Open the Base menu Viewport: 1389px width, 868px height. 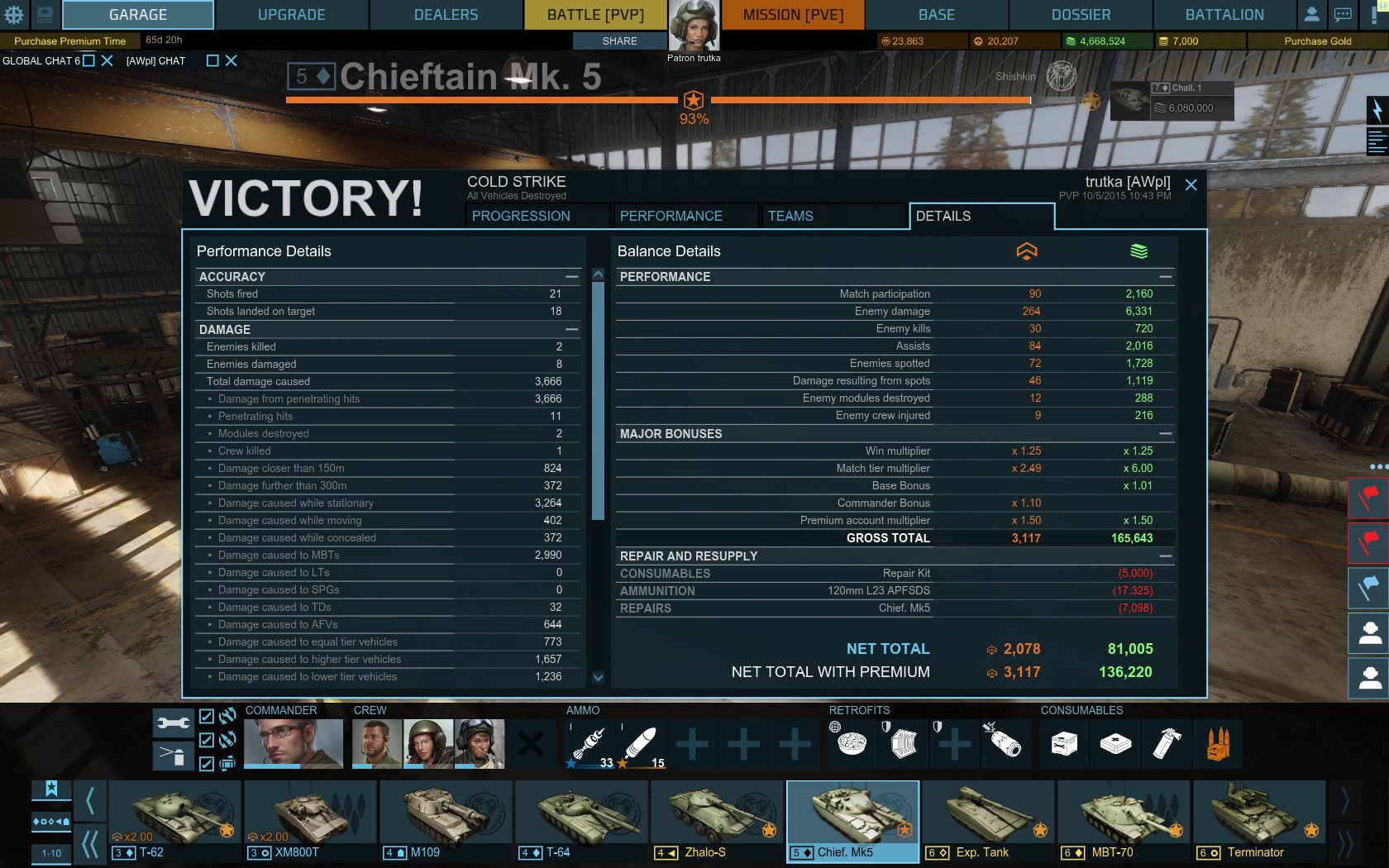tap(936, 15)
